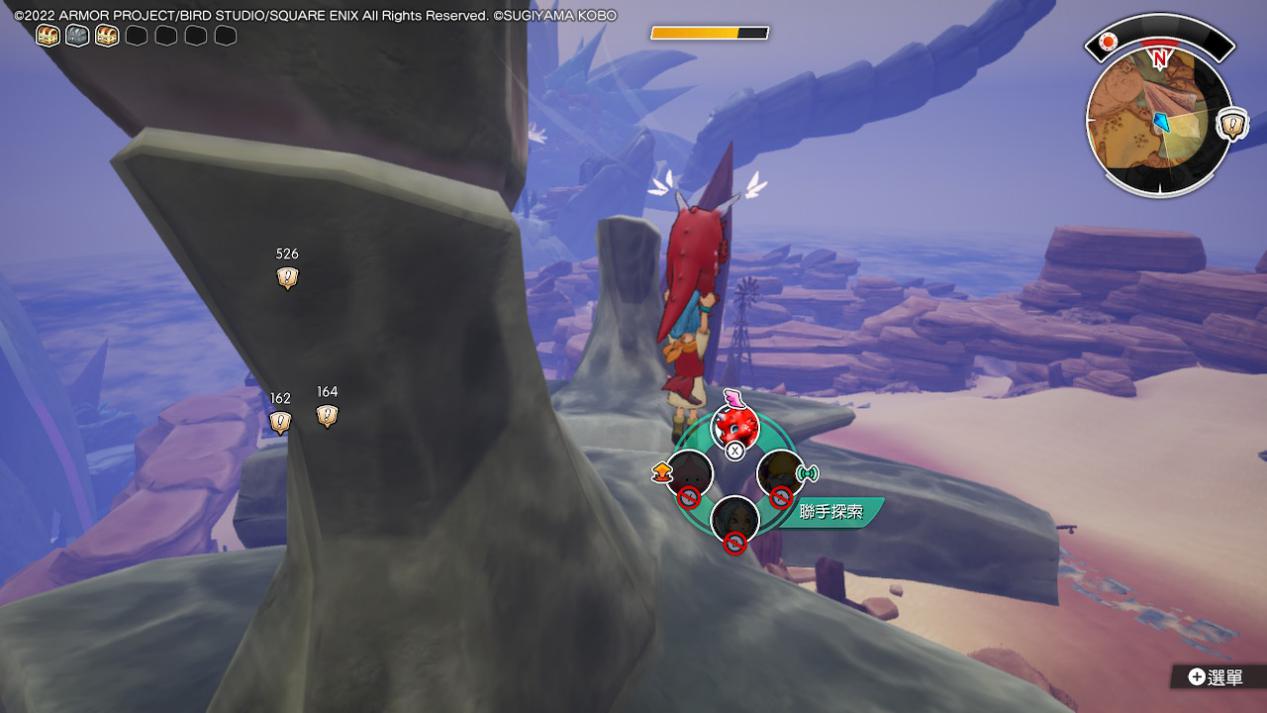Image resolution: width=1267 pixels, height=713 pixels.
Task: Select the left darkened monster portrait
Action: 689,472
